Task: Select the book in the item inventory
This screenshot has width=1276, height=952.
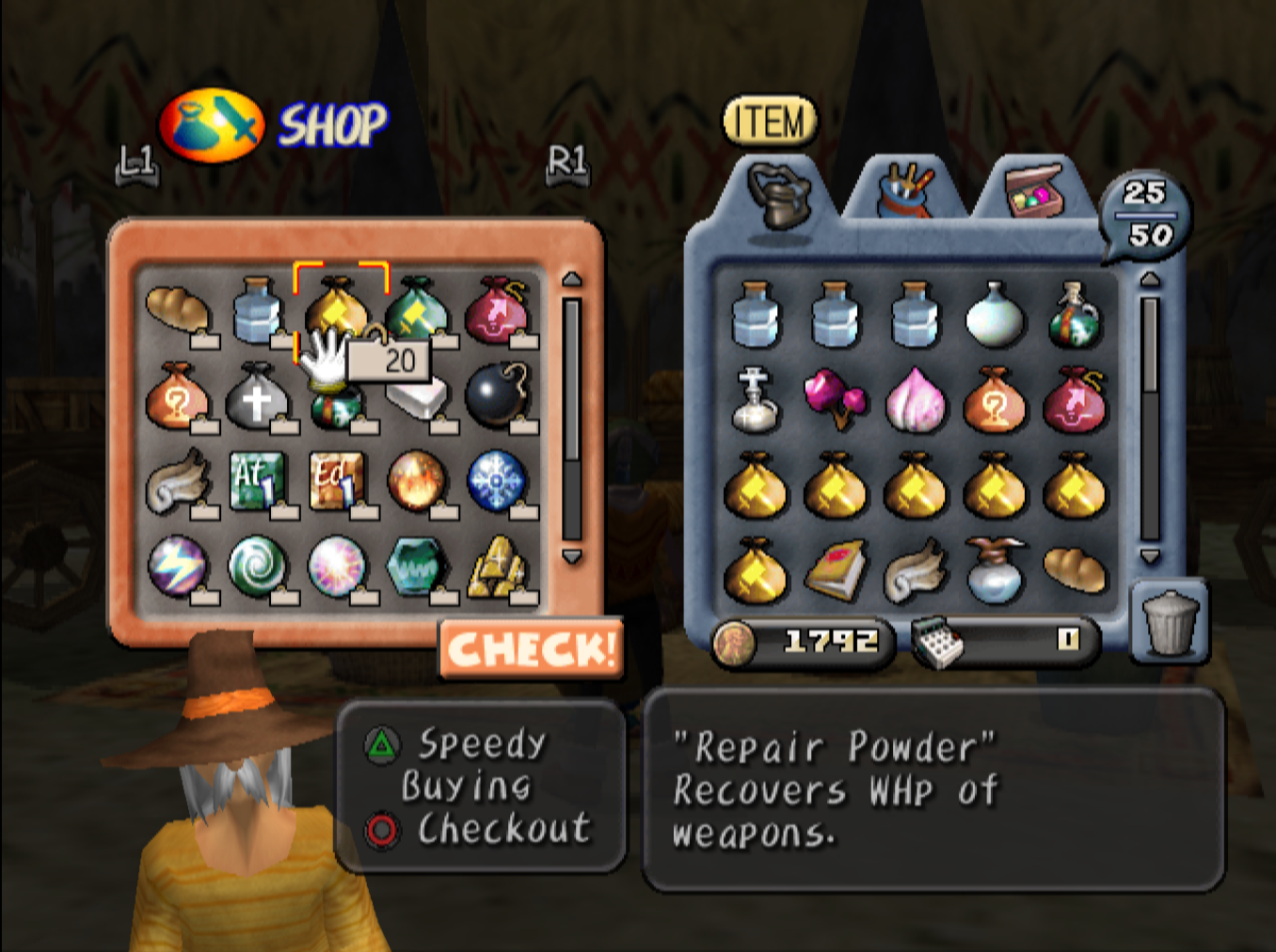Action: coord(835,568)
